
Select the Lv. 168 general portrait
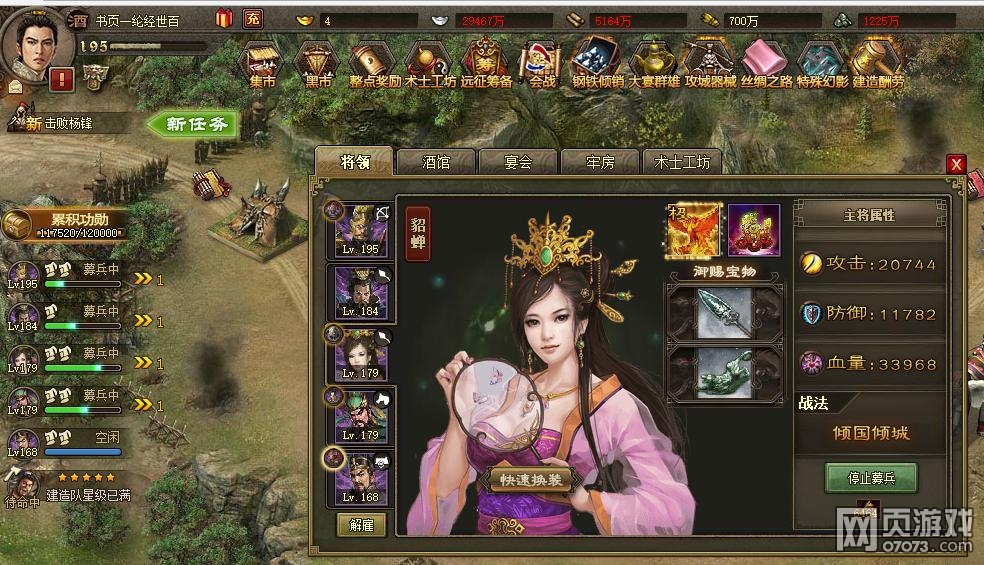pyautogui.click(x=362, y=479)
